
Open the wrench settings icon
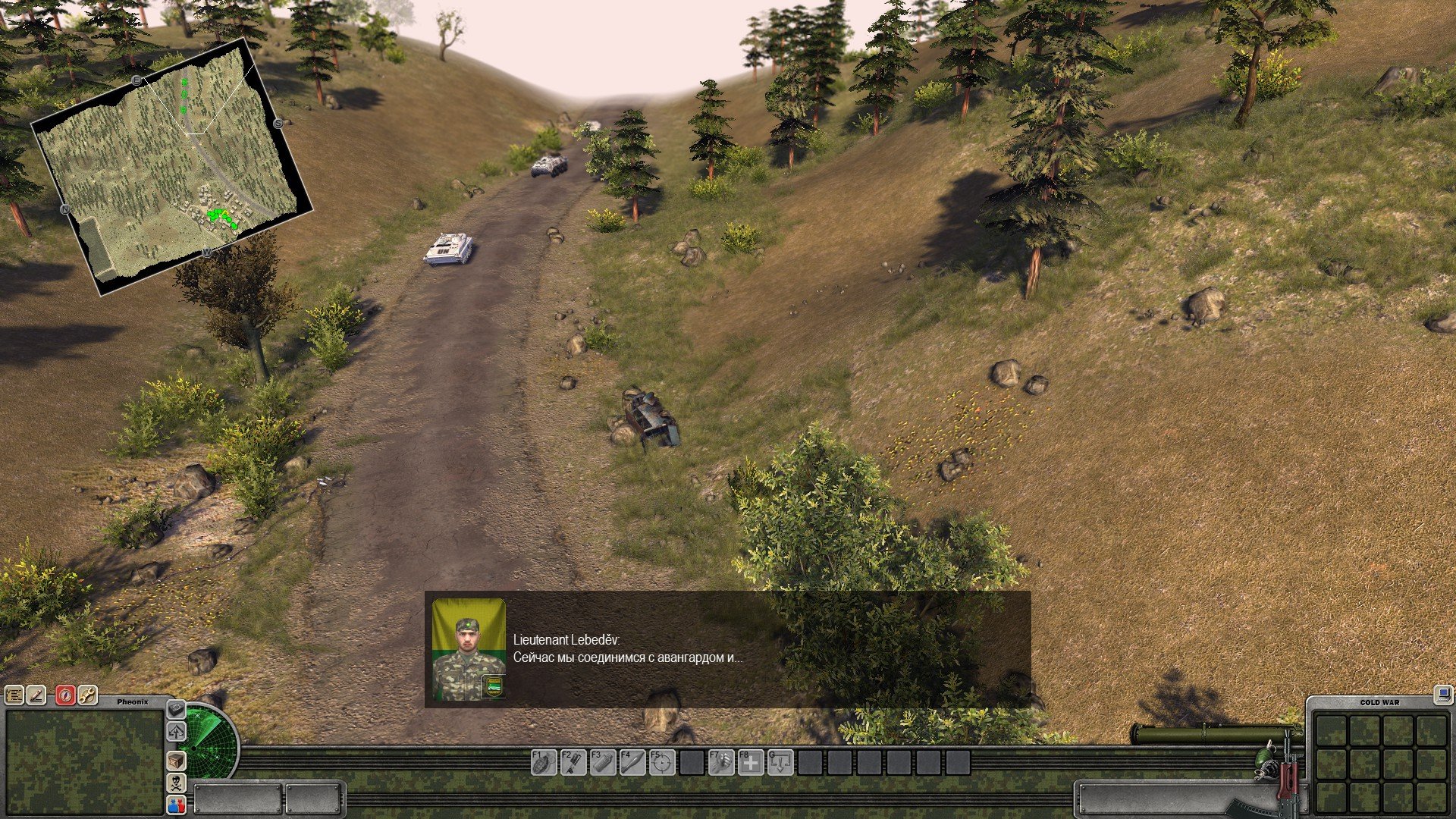pos(87,695)
